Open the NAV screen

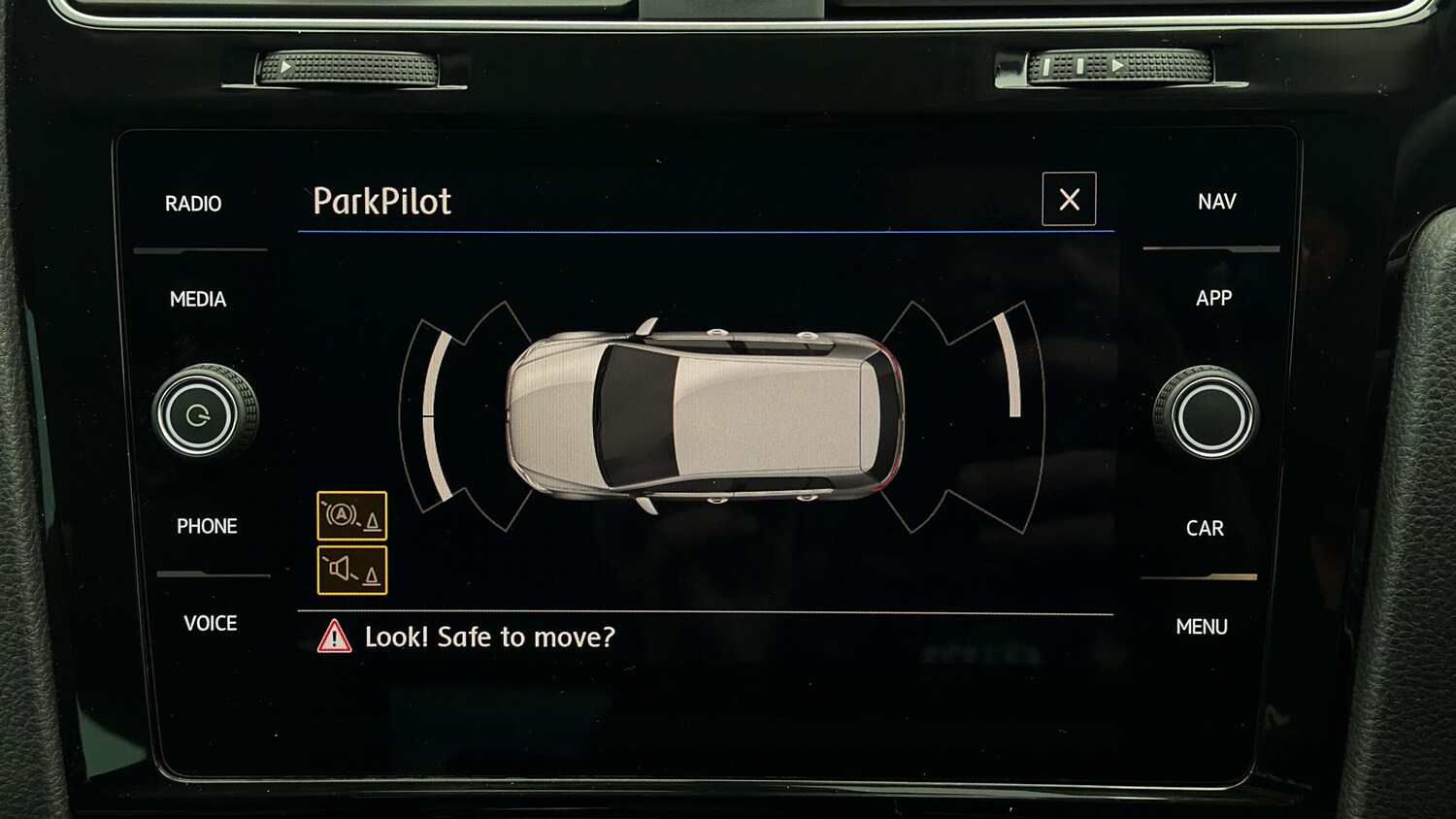1215,201
